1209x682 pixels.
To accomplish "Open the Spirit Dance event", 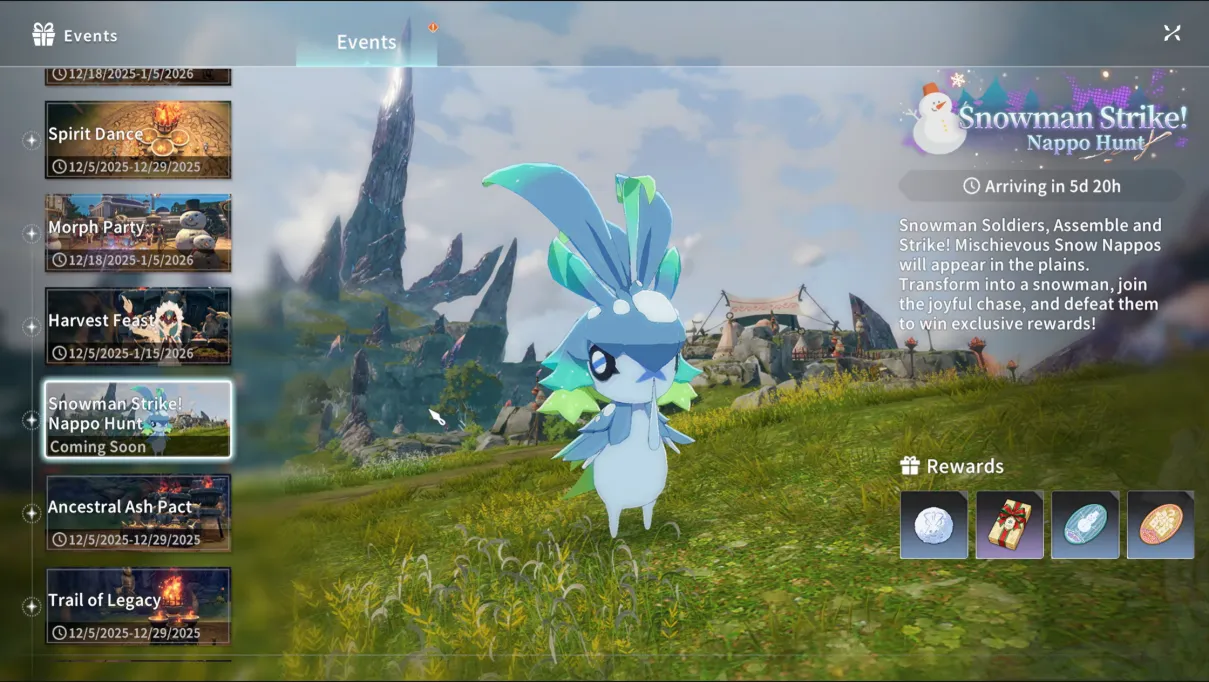I will click(138, 140).
